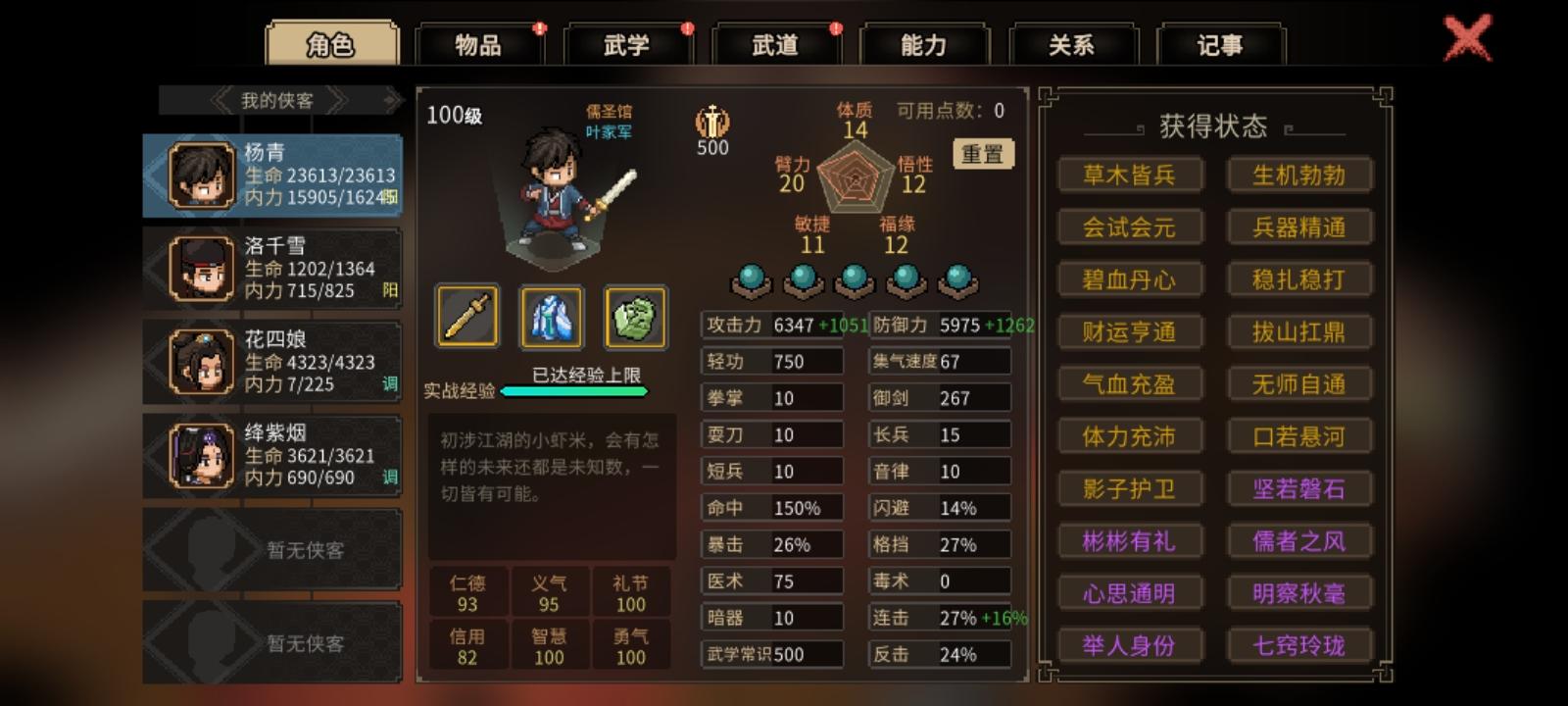
Task: Click 洛千雪's avatar in the roster
Action: coord(201,267)
